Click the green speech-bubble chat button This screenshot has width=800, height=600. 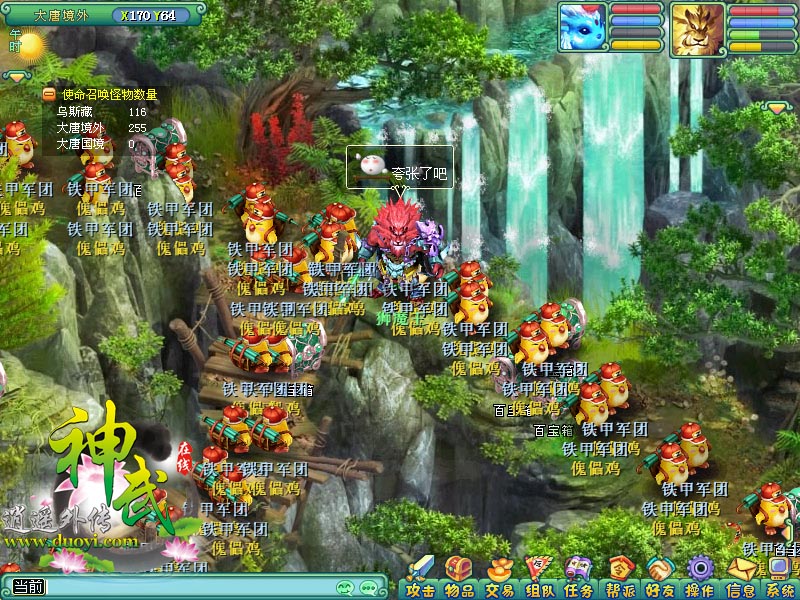click(x=370, y=588)
